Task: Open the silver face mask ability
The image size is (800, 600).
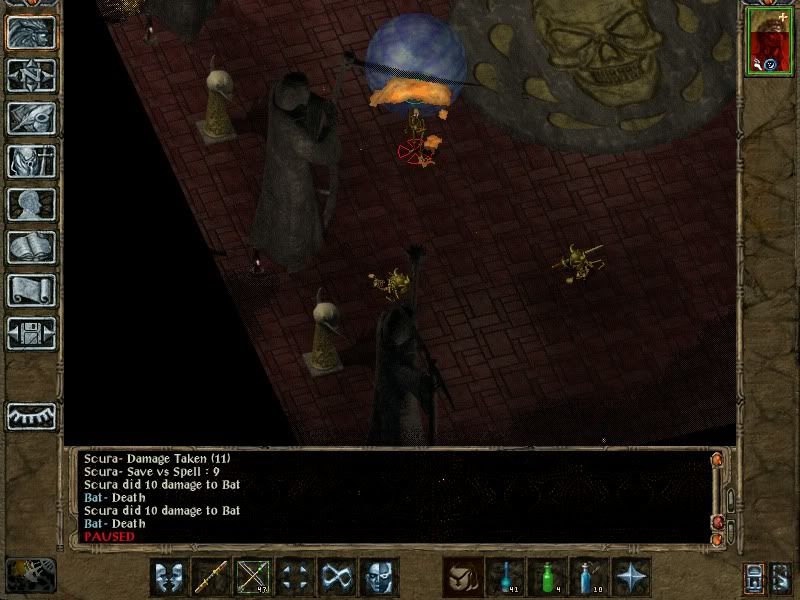Action: click(379, 577)
